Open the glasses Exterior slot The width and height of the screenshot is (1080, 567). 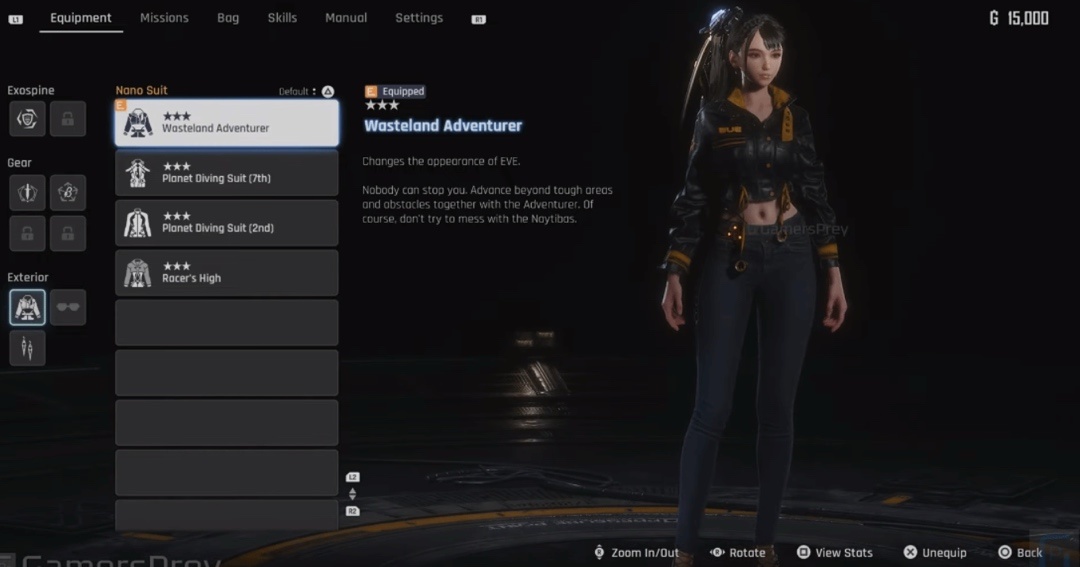click(68, 307)
